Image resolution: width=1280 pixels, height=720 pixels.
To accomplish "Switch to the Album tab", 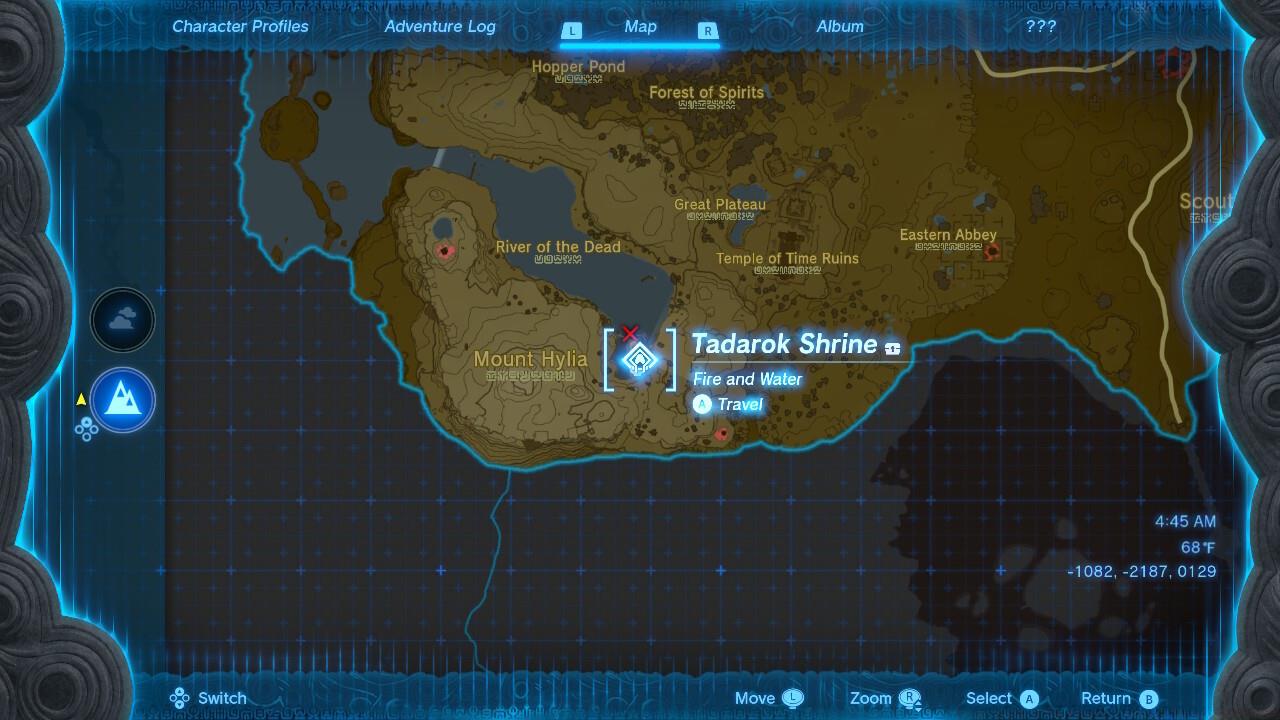I will (x=839, y=26).
